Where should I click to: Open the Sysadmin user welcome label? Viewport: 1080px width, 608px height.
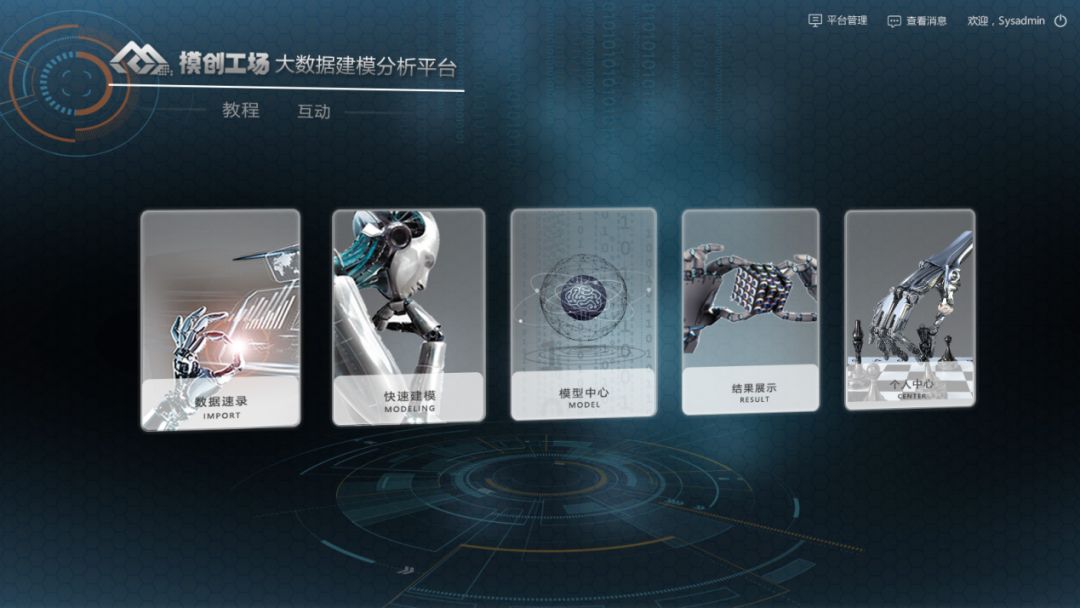pyautogui.click(x=1006, y=20)
